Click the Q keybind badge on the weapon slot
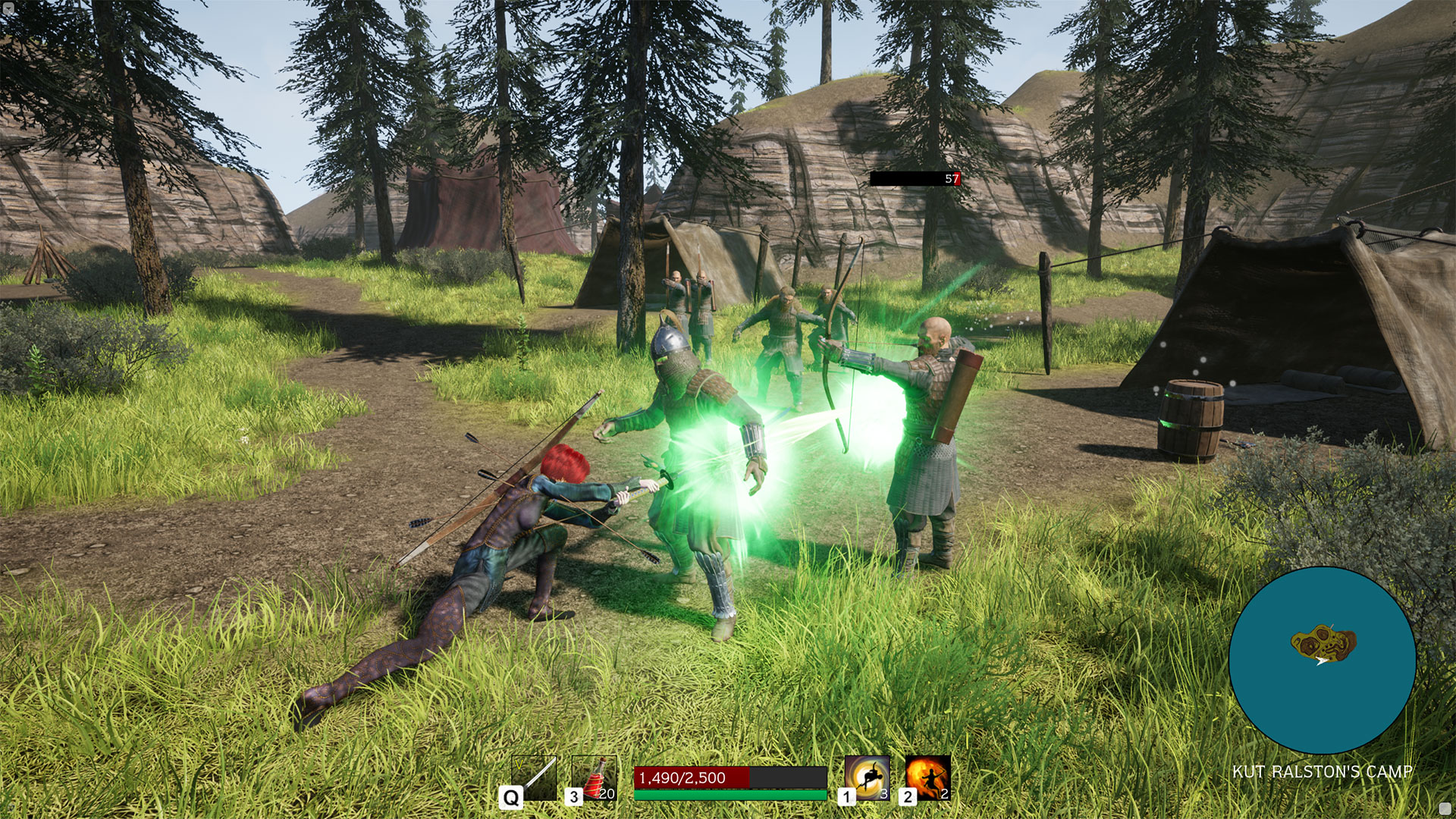This screenshot has width=1456, height=819. (x=510, y=797)
